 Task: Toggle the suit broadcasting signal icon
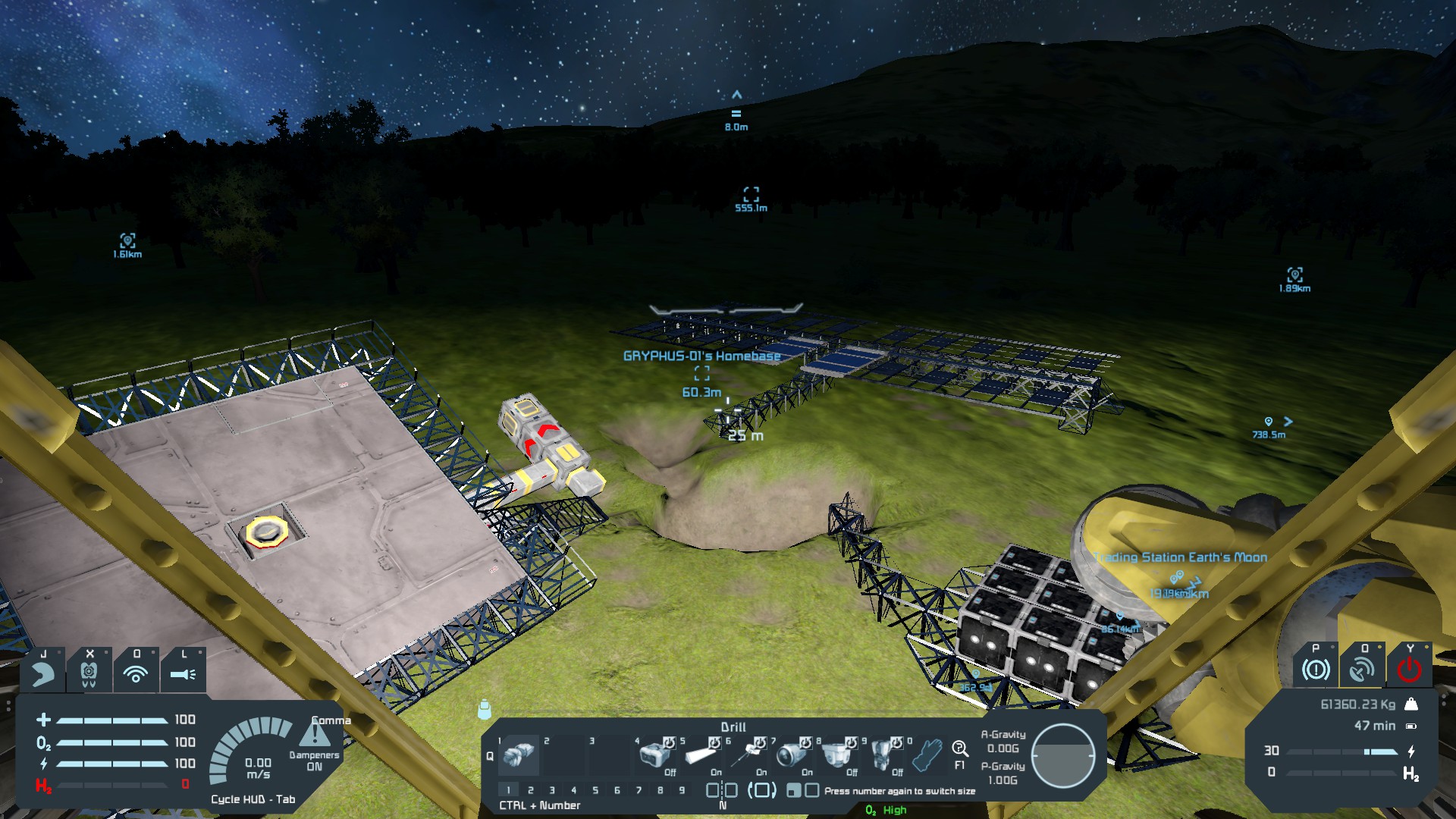pos(136,673)
